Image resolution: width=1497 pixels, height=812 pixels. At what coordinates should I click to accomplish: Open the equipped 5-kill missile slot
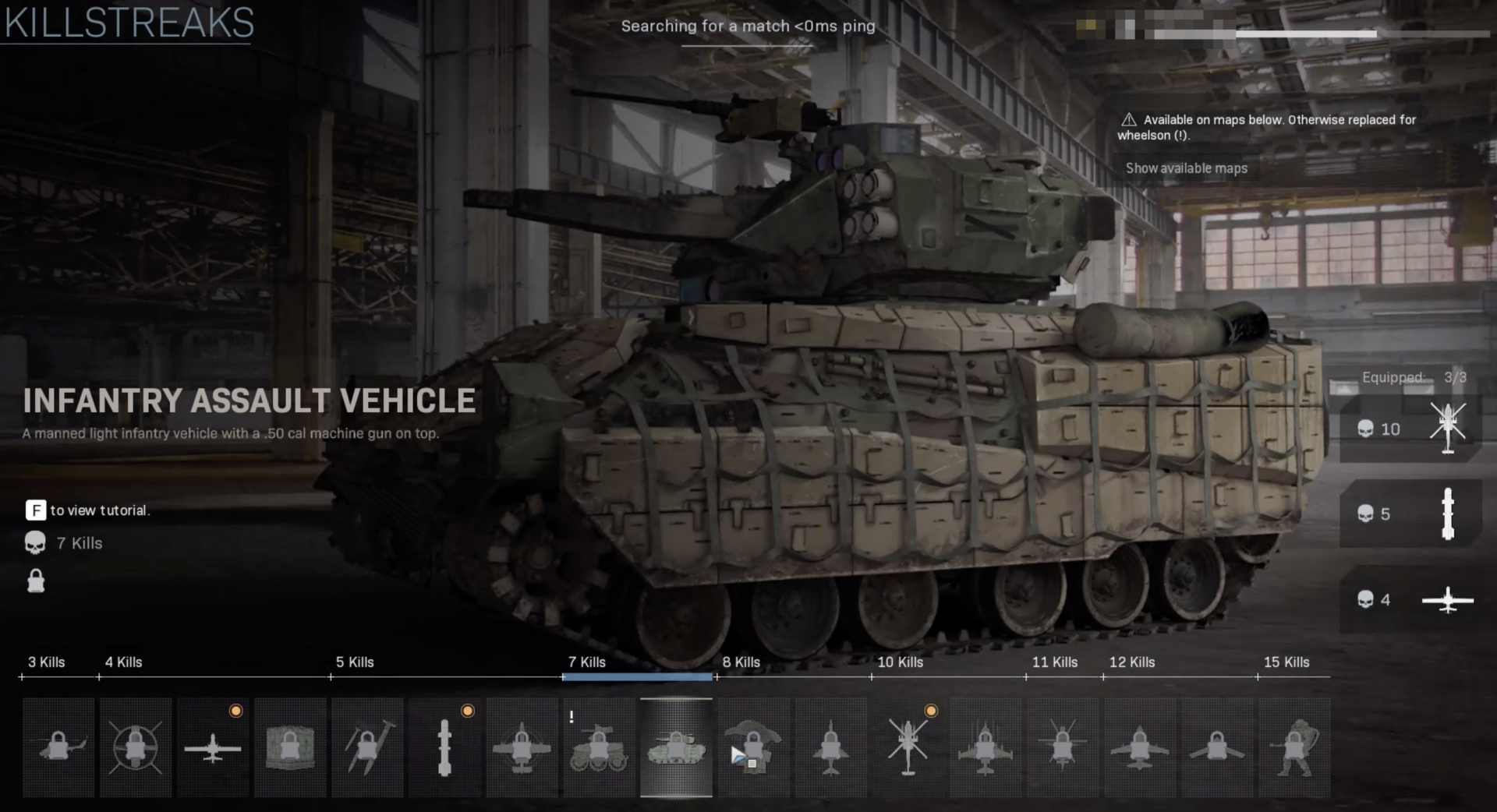(x=1410, y=514)
